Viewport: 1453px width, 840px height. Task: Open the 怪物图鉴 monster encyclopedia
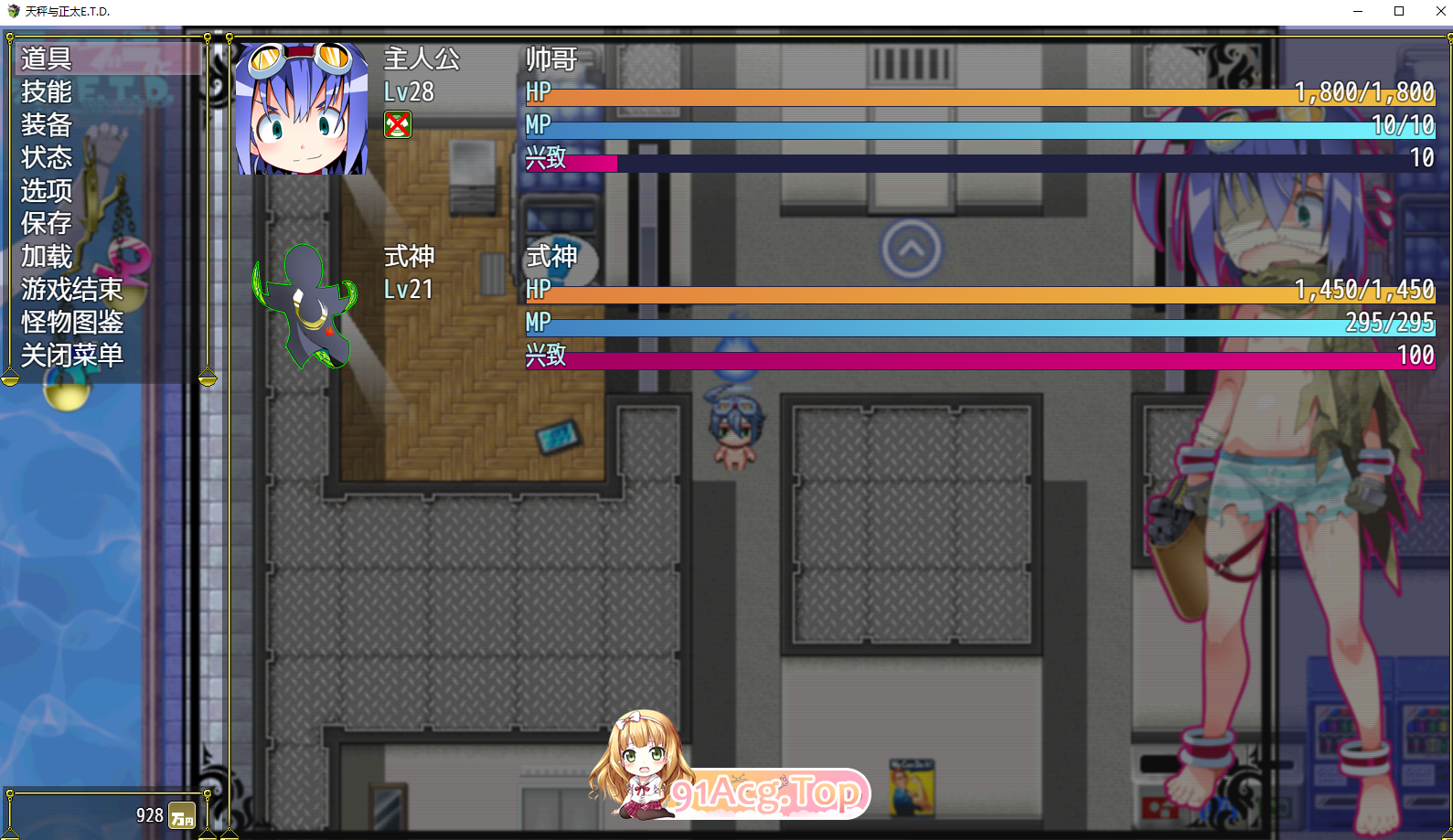click(x=69, y=323)
